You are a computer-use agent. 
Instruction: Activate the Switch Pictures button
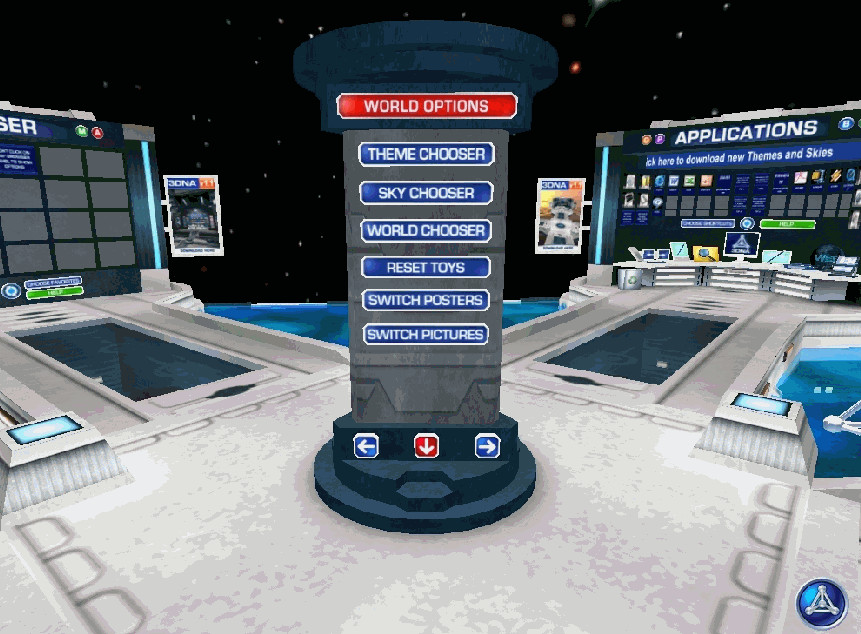point(426,334)
